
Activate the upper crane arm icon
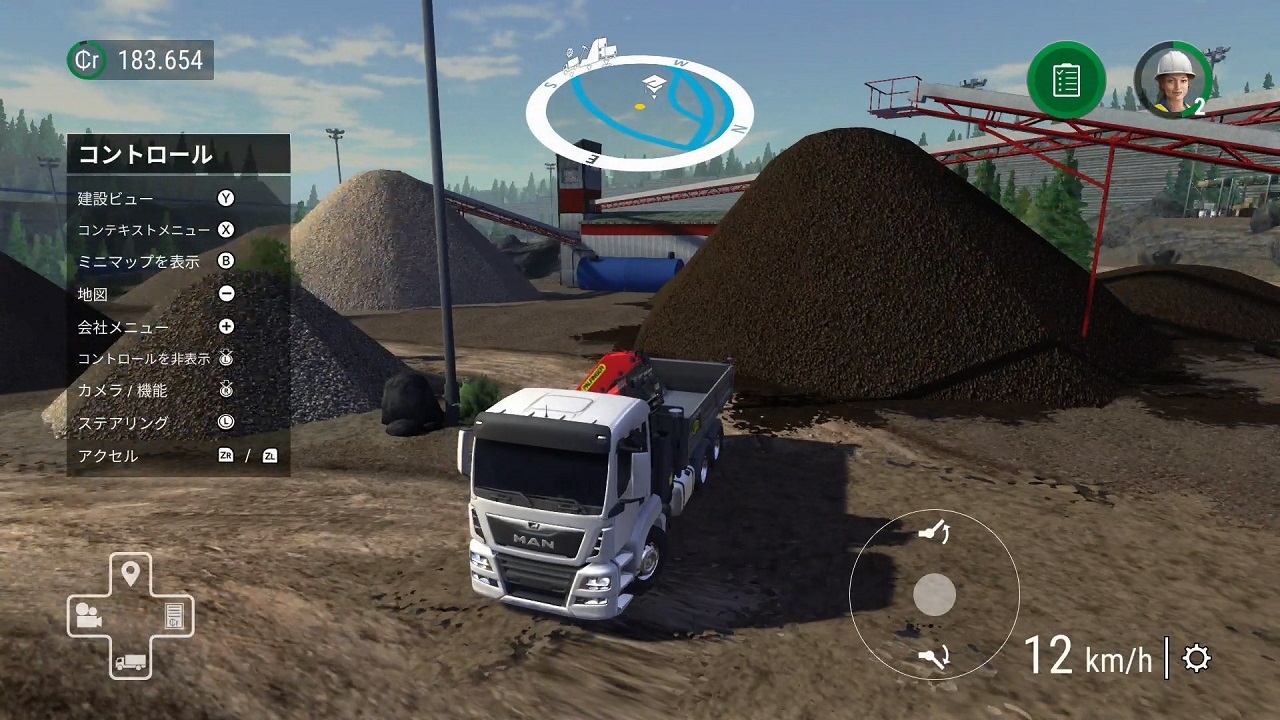tap(934, 532)
